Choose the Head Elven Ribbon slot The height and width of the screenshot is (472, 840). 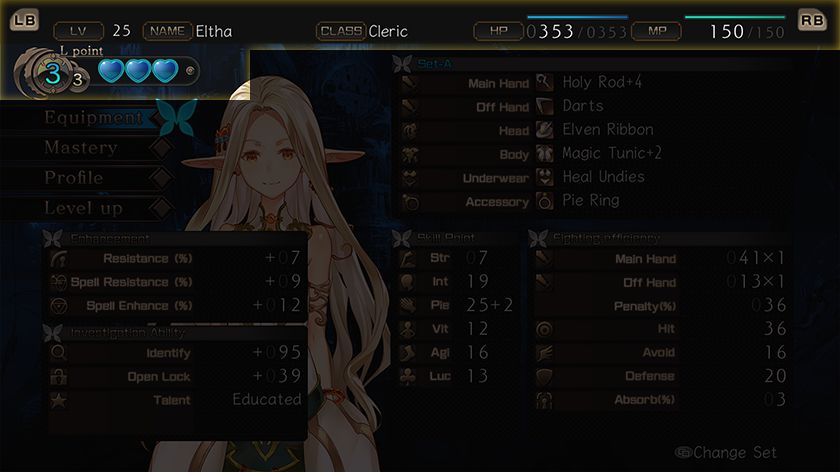[x=593, y=130]
